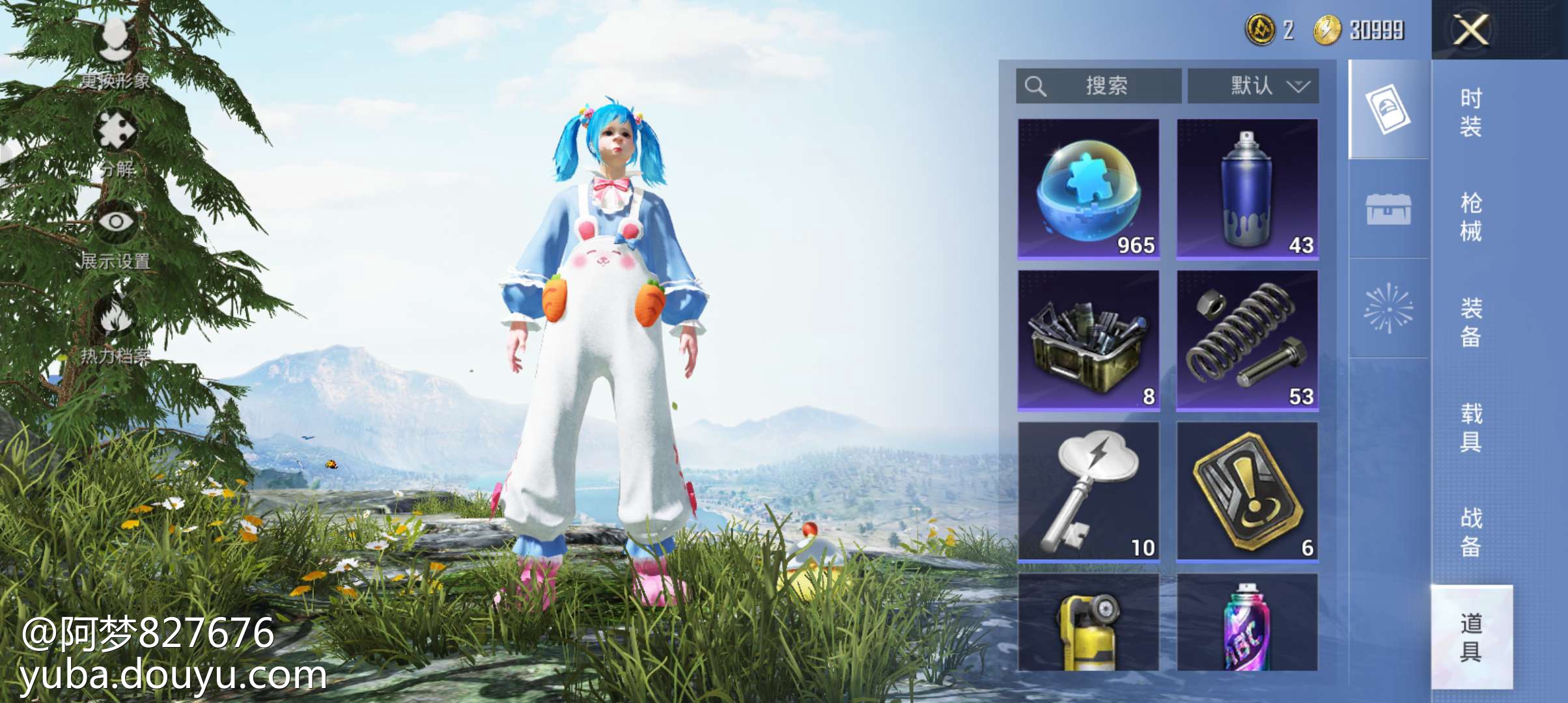The width and height of the screenshot is (1568, 703).
Task: Select the colorful graffiti spray can item
Action: pyautogui.click(x=1247, y=623)
